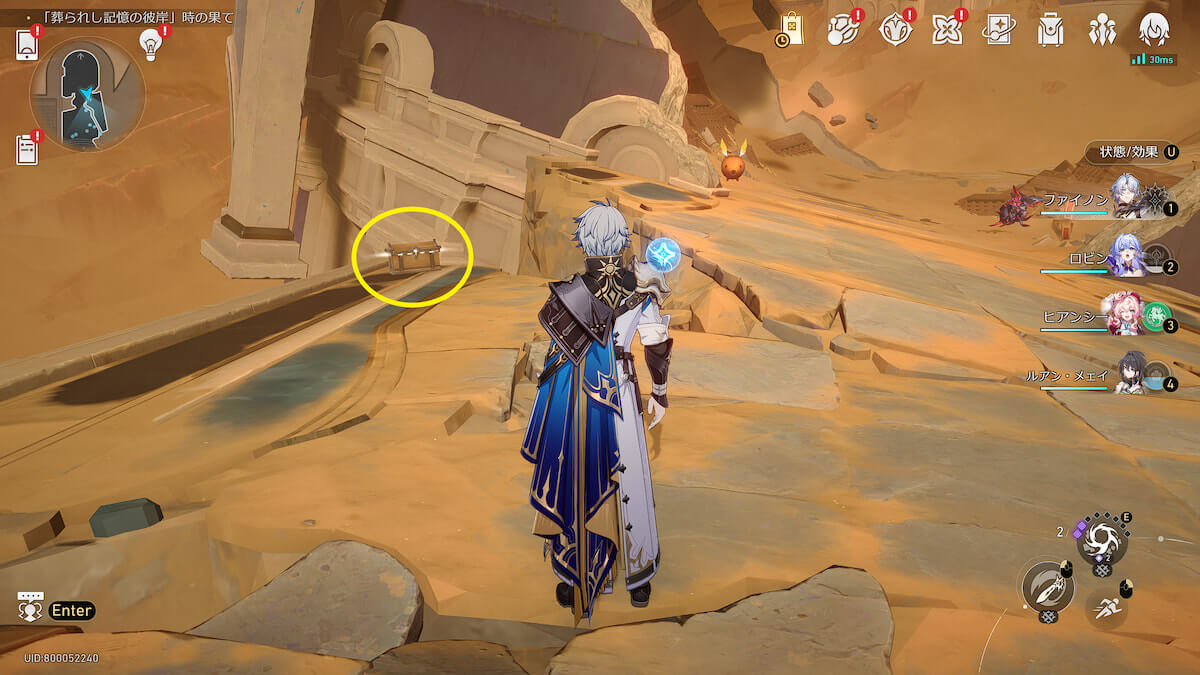The image size is (1200, 675).
Task: Open the Warp star card icon
Action: (x=998, y=30)
